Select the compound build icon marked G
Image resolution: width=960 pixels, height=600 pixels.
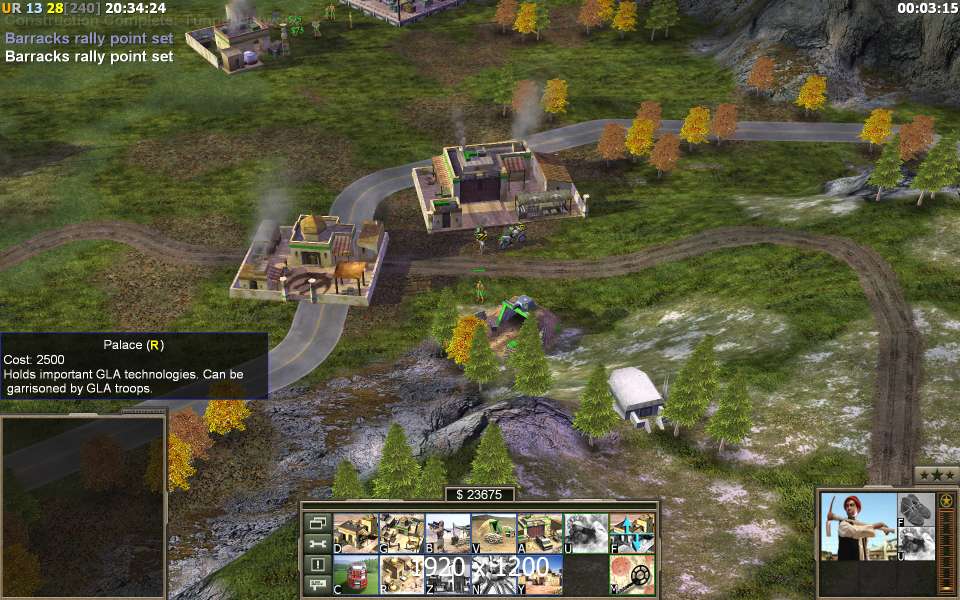click(401, 533)
